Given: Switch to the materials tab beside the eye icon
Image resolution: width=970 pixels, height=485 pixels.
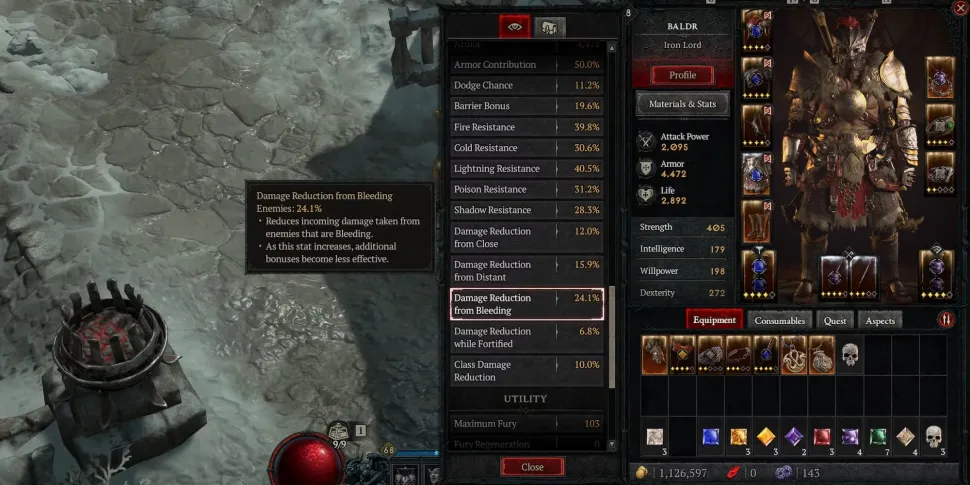Looking at the screenshot, I should (549, 27).
